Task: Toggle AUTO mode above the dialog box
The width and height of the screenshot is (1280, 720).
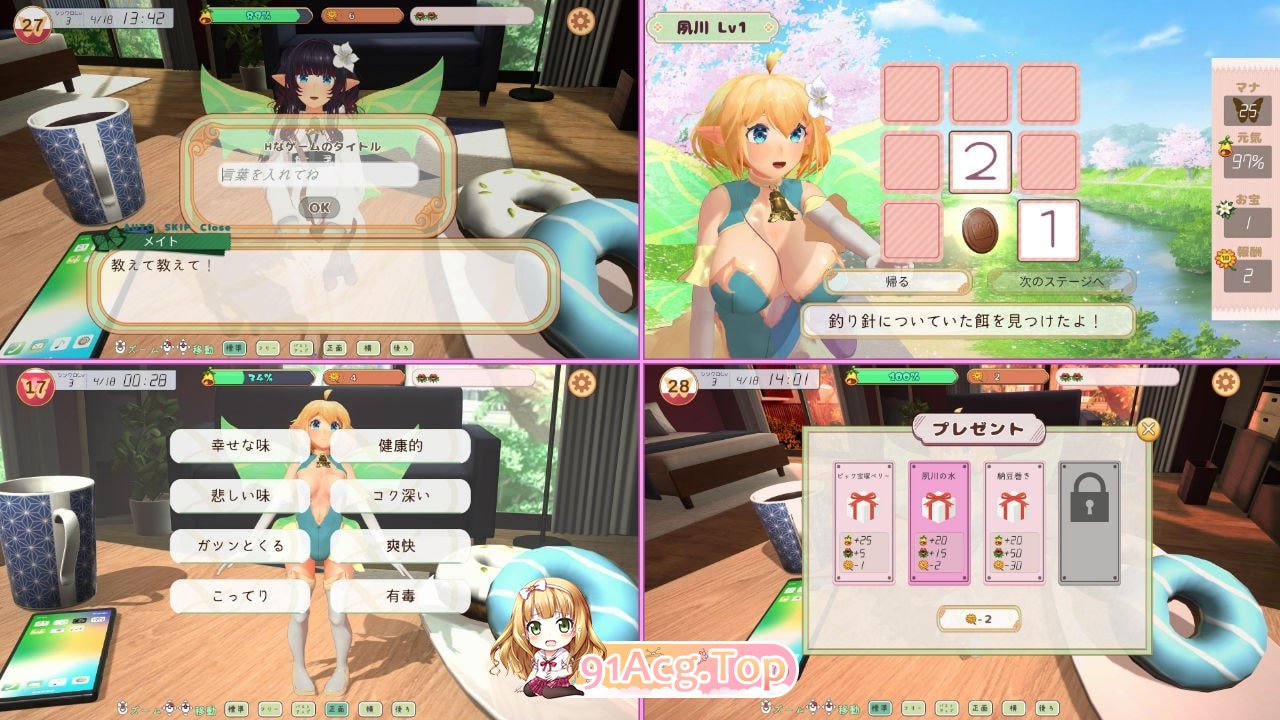Action: [139, 227]
